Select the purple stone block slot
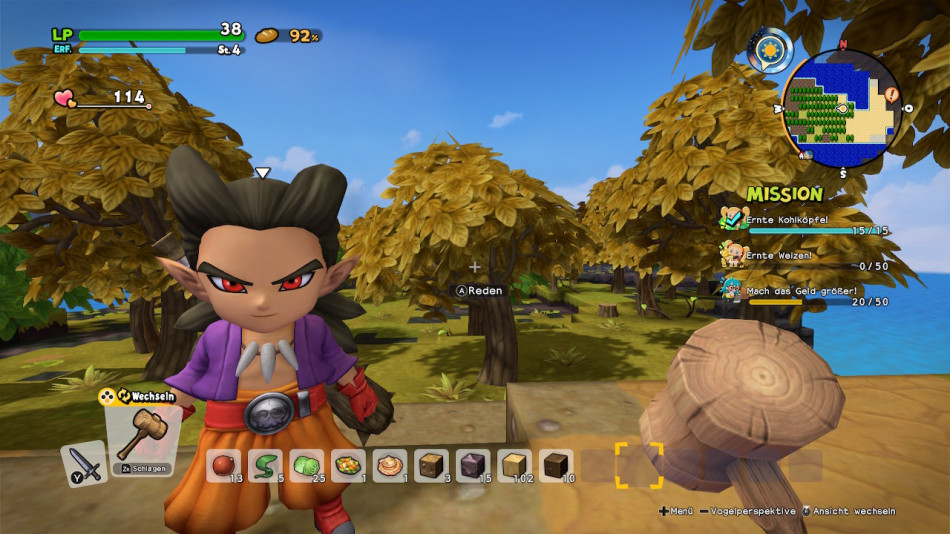This screenshot has width=950, height=534. (473, 465)
